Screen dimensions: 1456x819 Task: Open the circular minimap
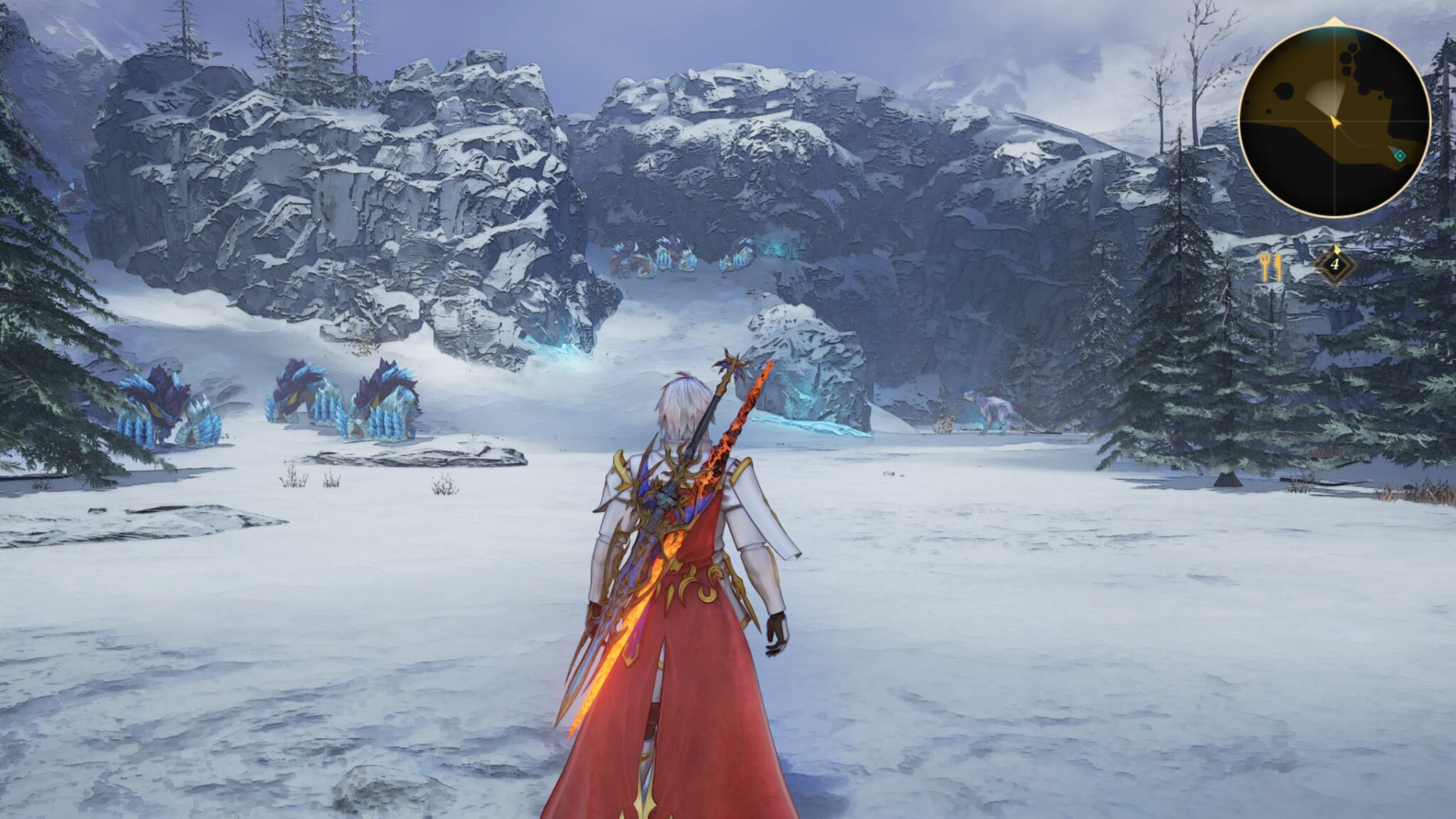pos(1334,121)
